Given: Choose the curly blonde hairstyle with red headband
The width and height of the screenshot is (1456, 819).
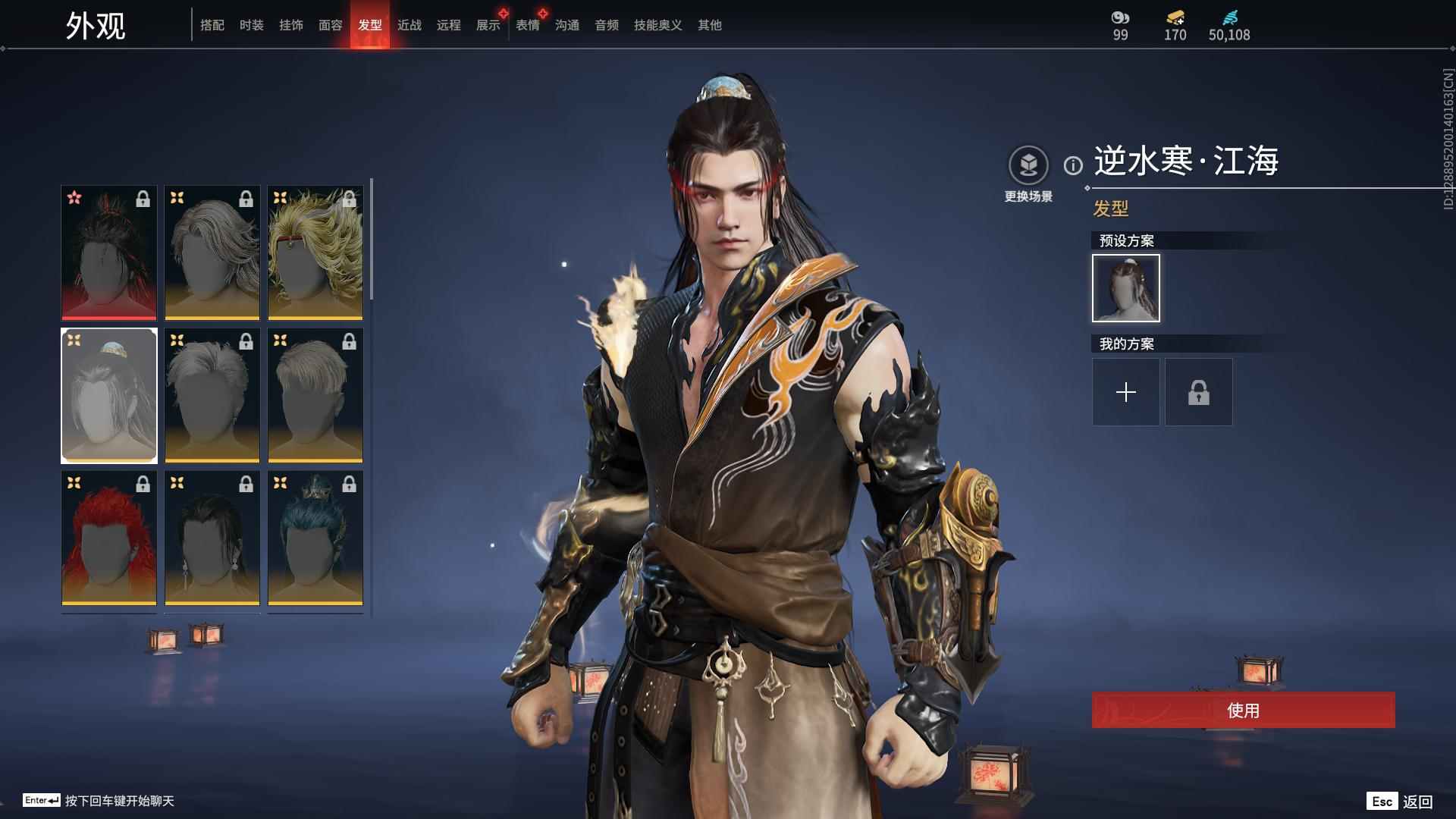Looking at the screenshot, I should (x=315, y=253).
